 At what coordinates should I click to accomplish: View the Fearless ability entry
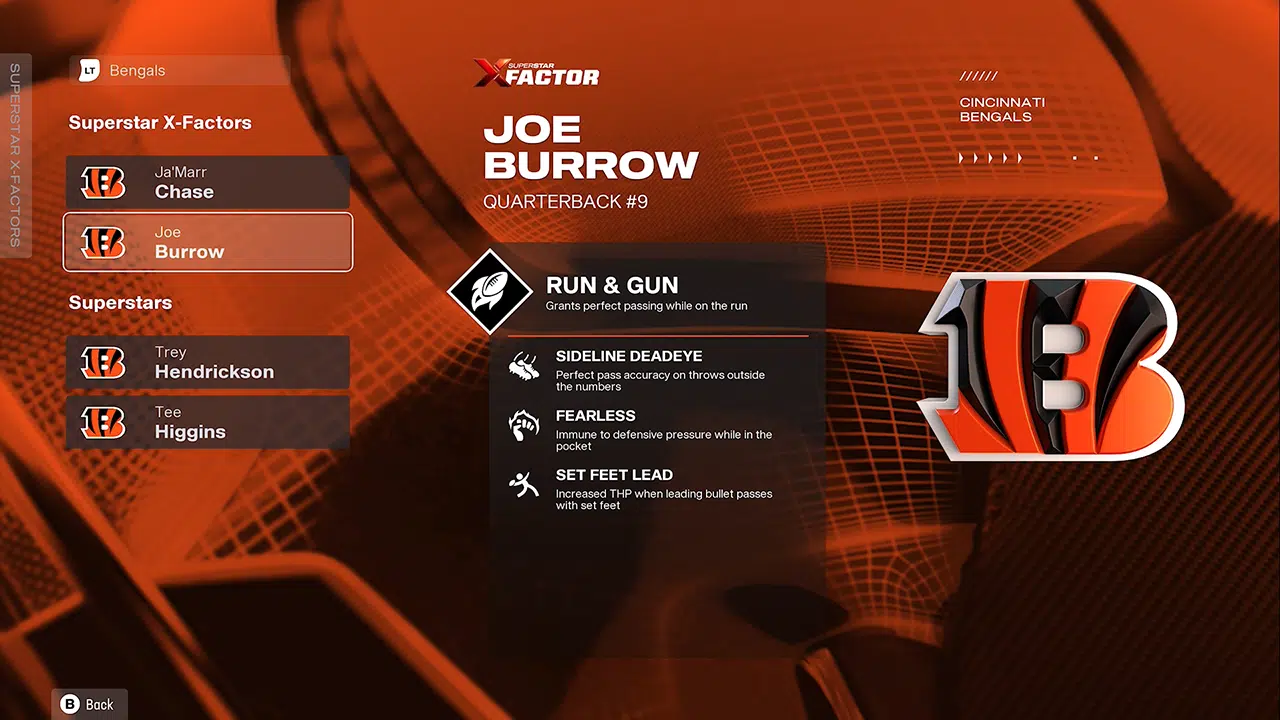(x=650, y=429)
